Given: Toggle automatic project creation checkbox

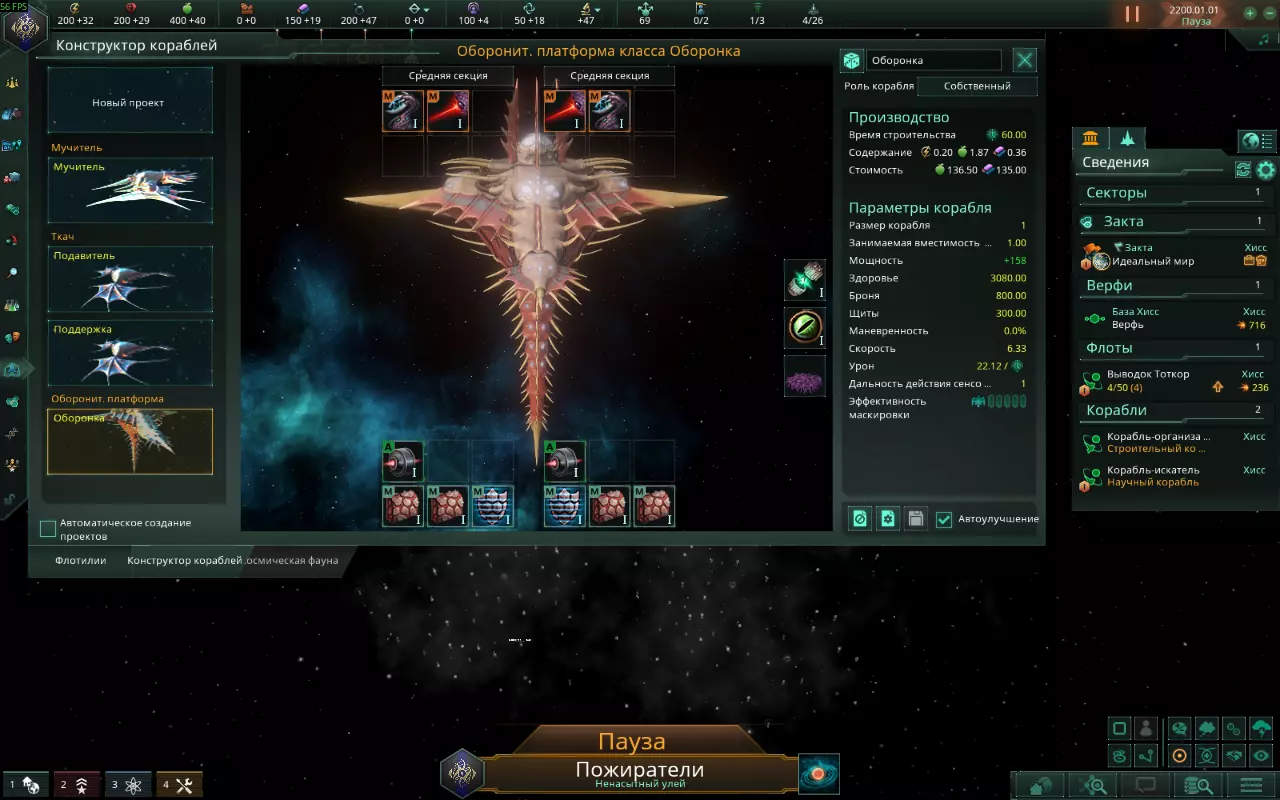Looking at the screenshot, I should (48, 528).
